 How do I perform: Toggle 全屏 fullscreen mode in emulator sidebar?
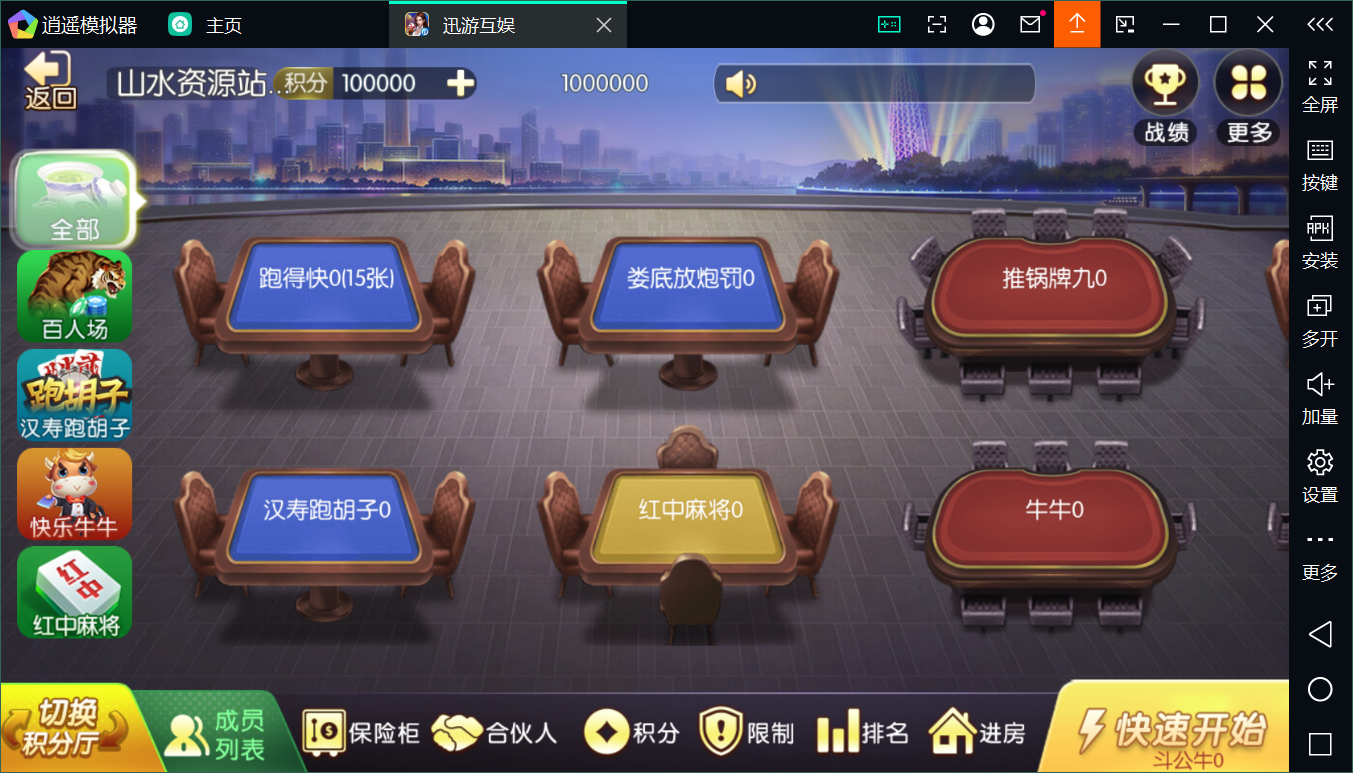[x=1320, y=85]
